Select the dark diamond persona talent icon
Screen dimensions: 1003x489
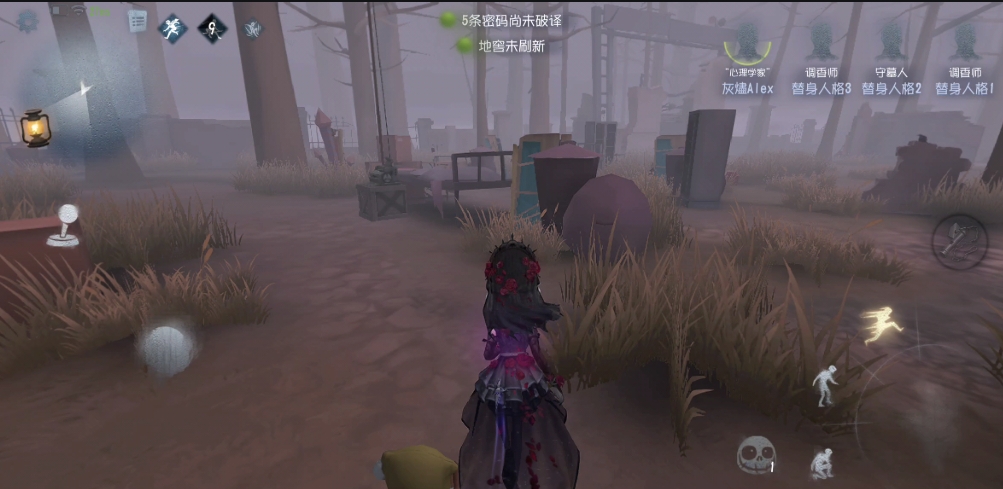(212, 27)
